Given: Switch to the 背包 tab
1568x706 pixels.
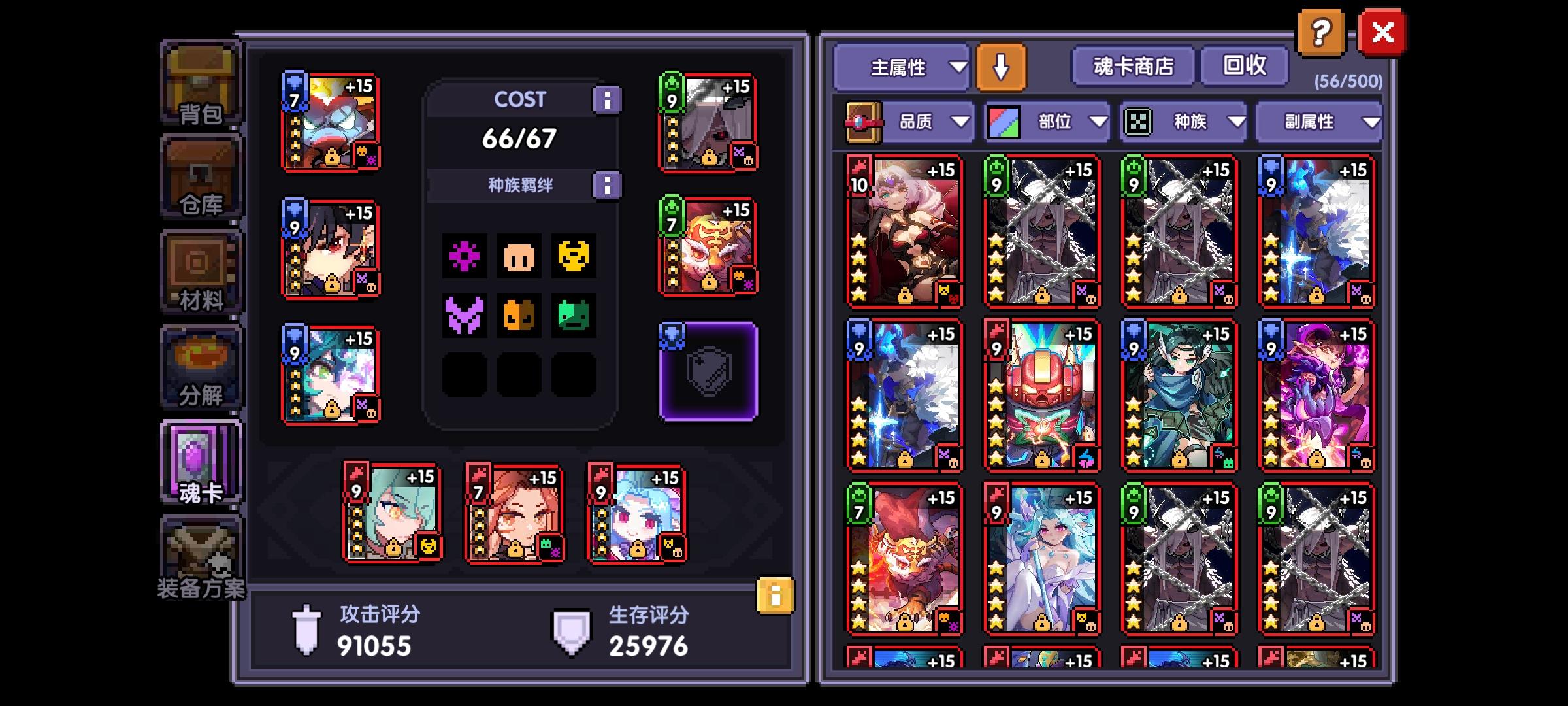Looking at the screenshot, I should [x=201, y=85].
